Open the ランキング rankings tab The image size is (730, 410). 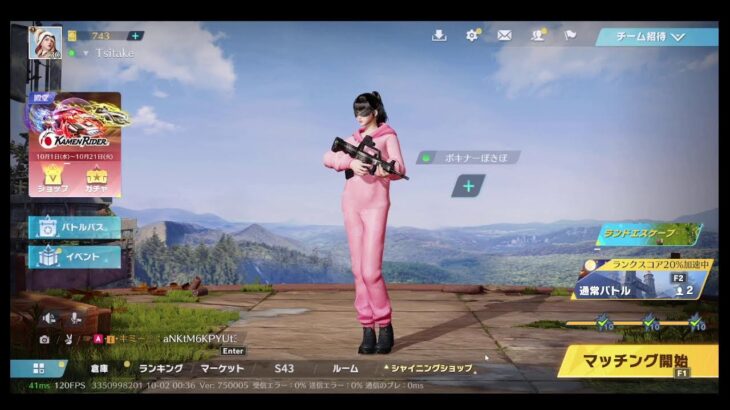point(160,368)
